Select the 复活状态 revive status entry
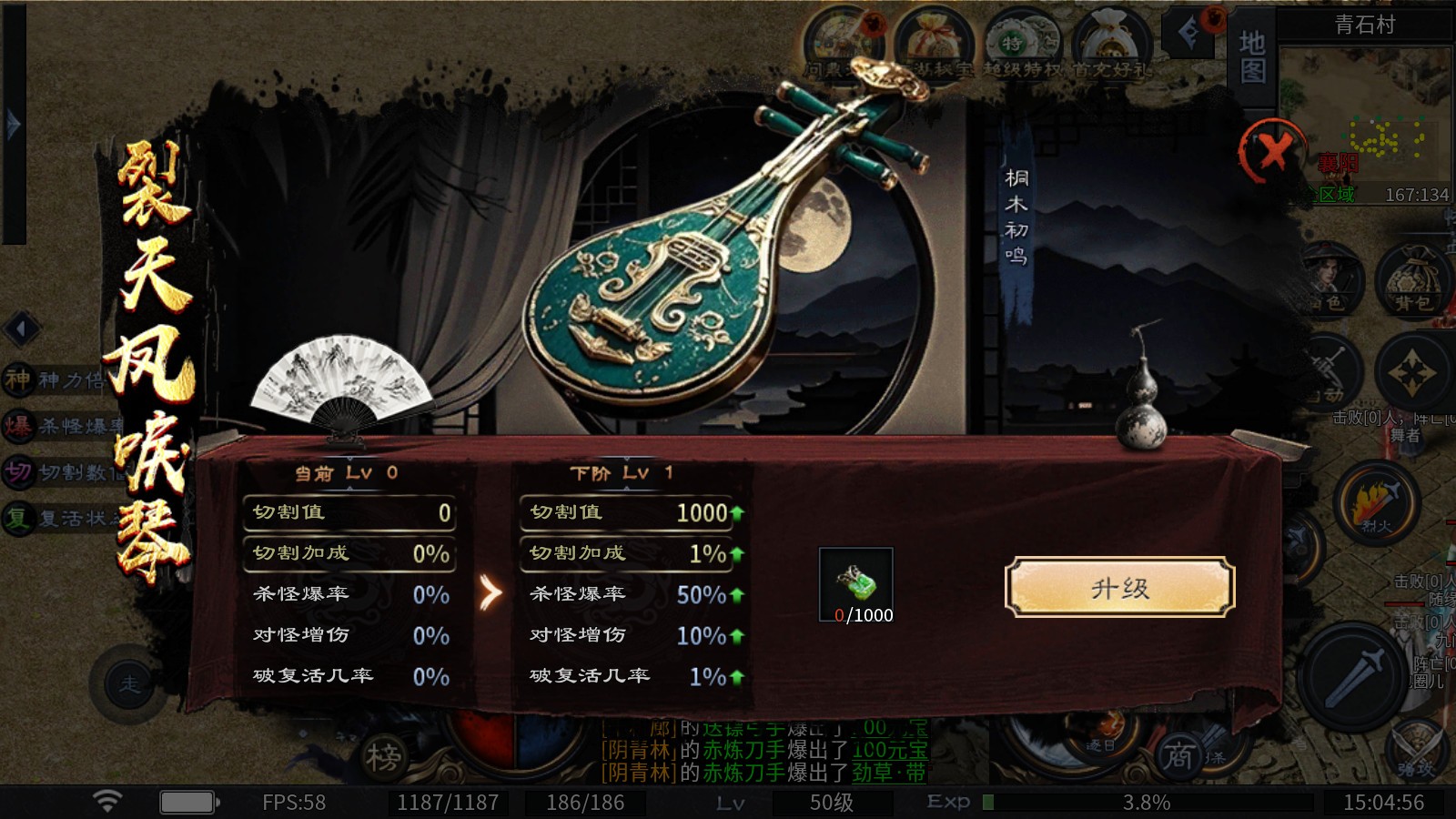 pyautogui.click(x=56, y=519)
